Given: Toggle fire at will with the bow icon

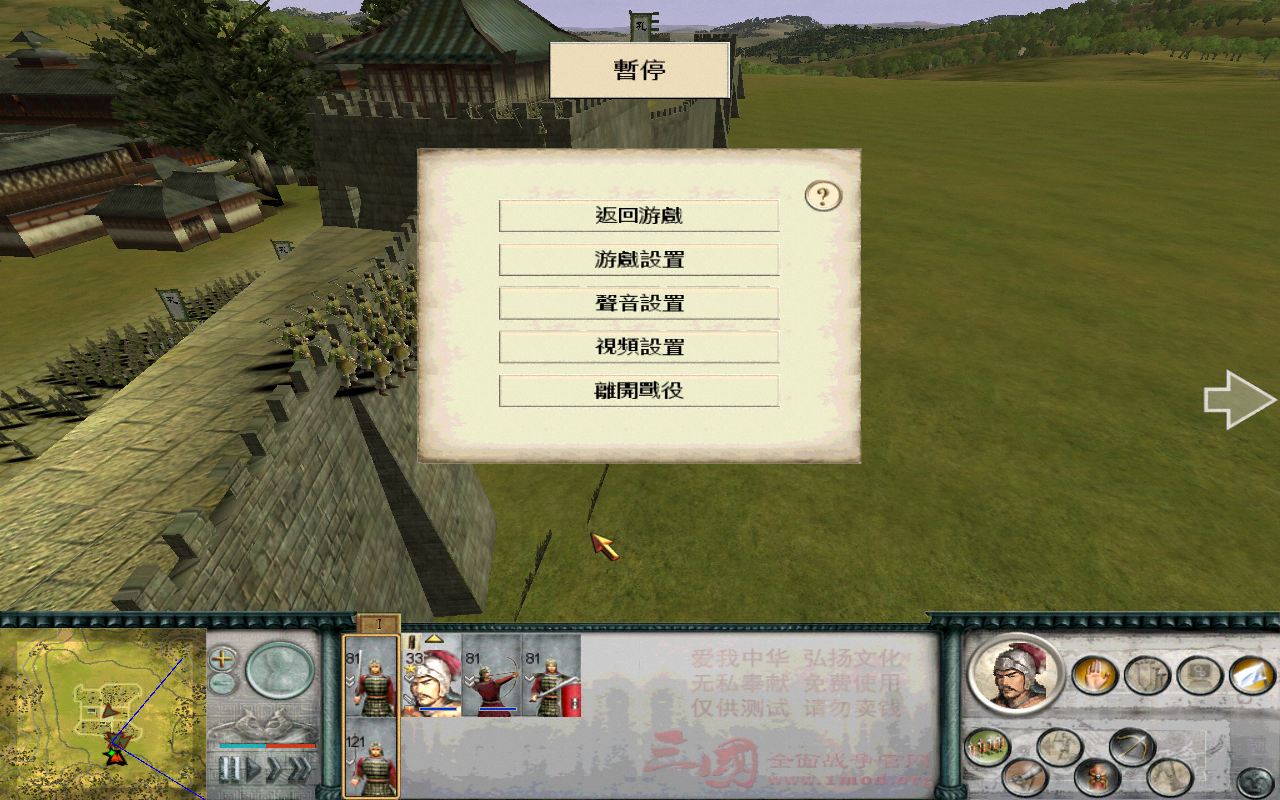Looking at the screenshot, I should [x=1131, y=746].
